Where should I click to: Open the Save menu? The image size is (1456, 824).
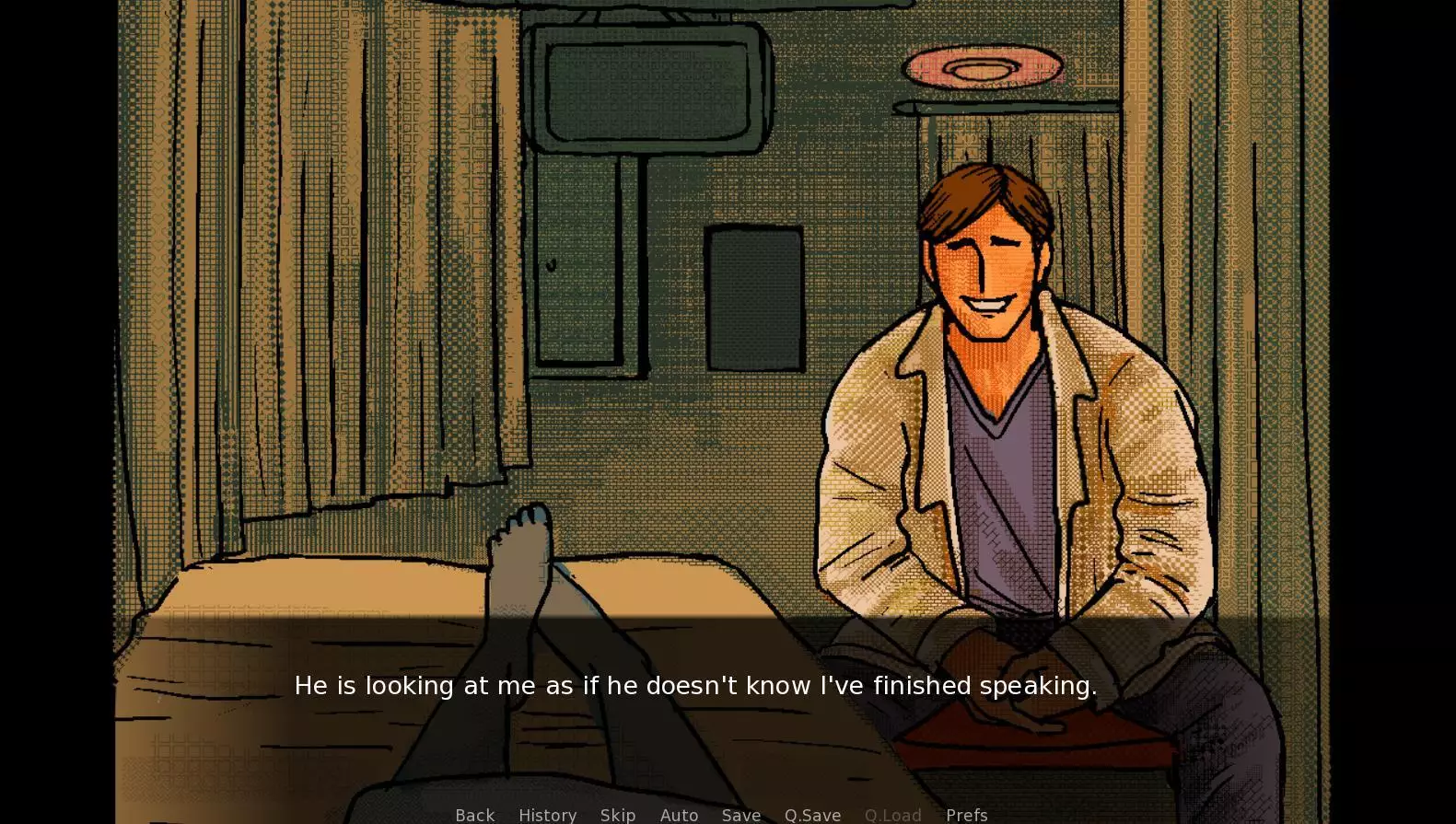(741, 815)
